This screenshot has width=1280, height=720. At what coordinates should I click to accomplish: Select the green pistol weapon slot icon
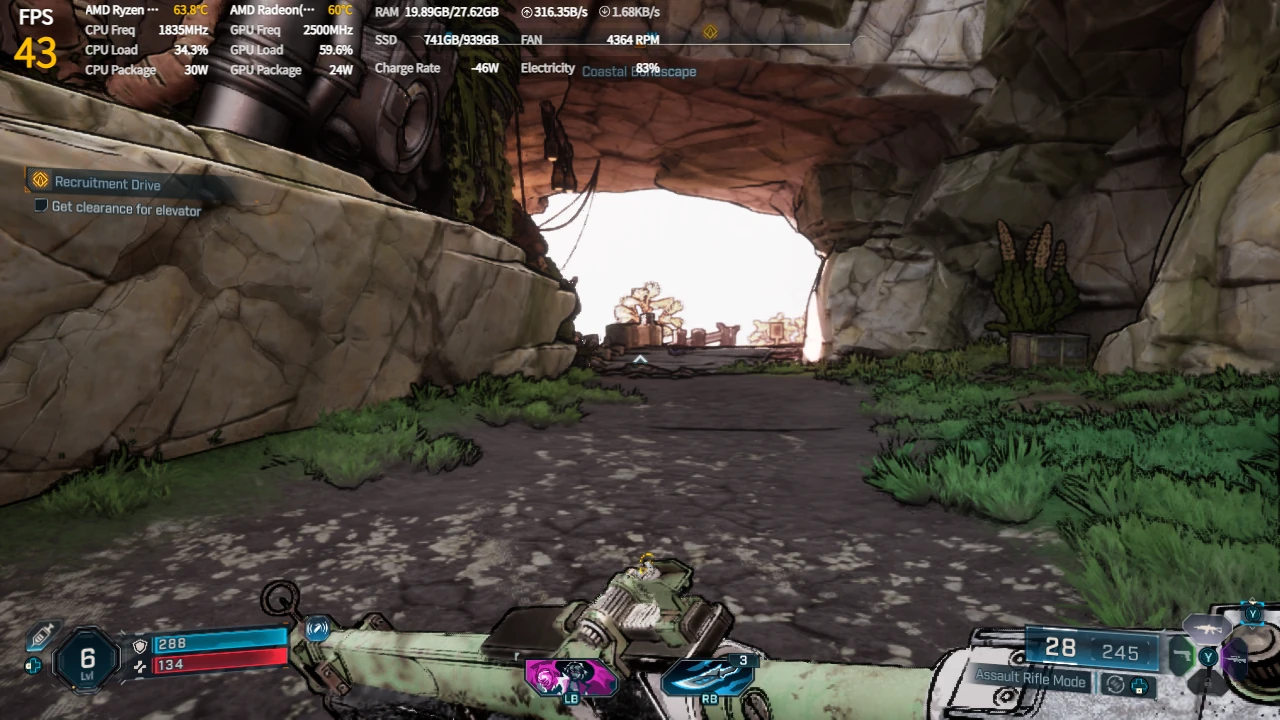pyautogui.click(x=1183, y=655)
